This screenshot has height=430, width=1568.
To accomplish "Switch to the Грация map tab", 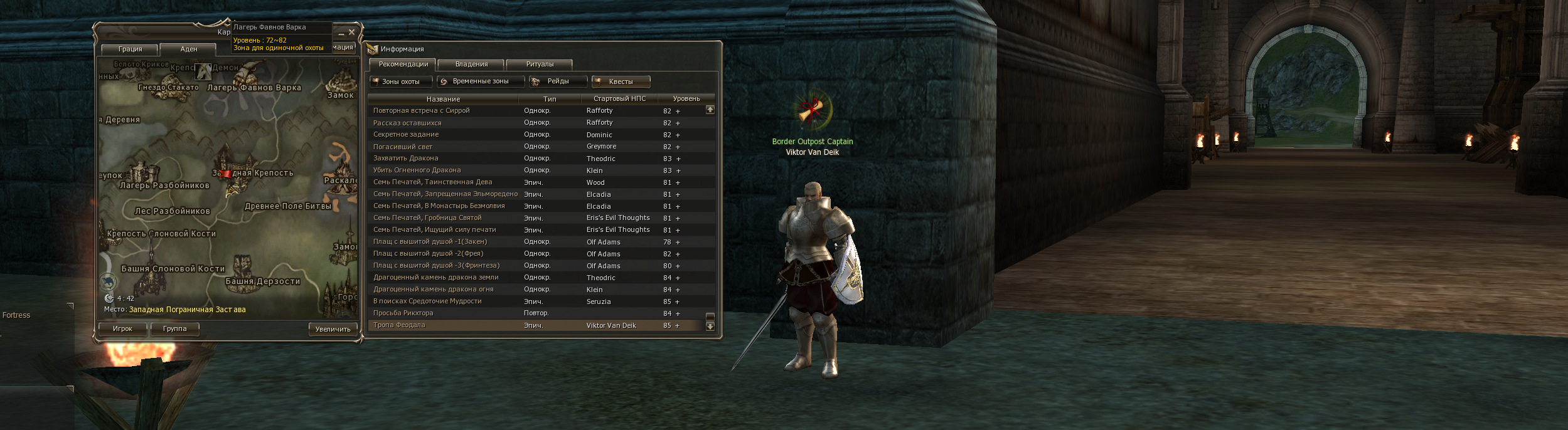I will click(130, 49).
